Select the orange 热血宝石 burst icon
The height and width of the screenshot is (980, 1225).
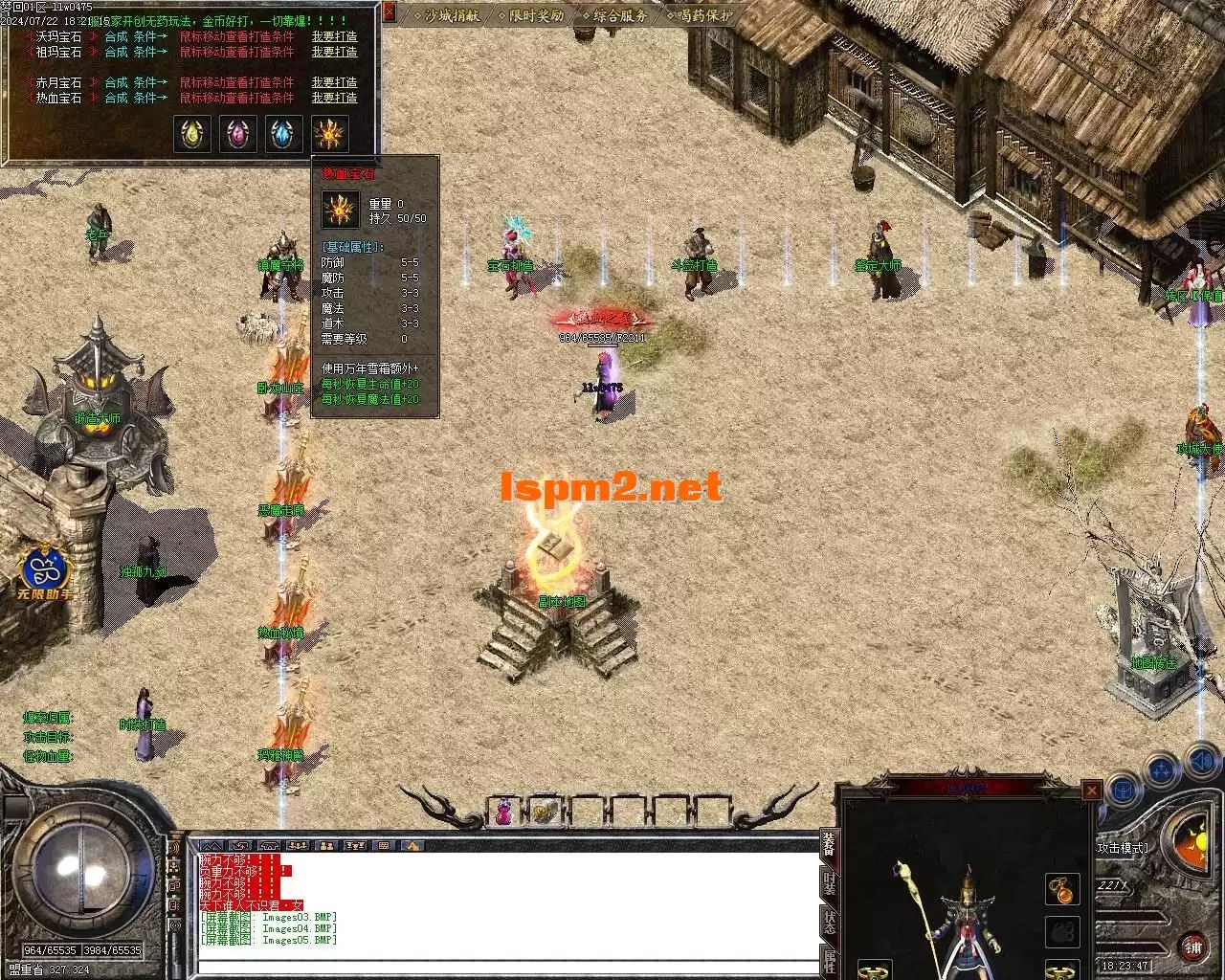[x=330, y=135]
